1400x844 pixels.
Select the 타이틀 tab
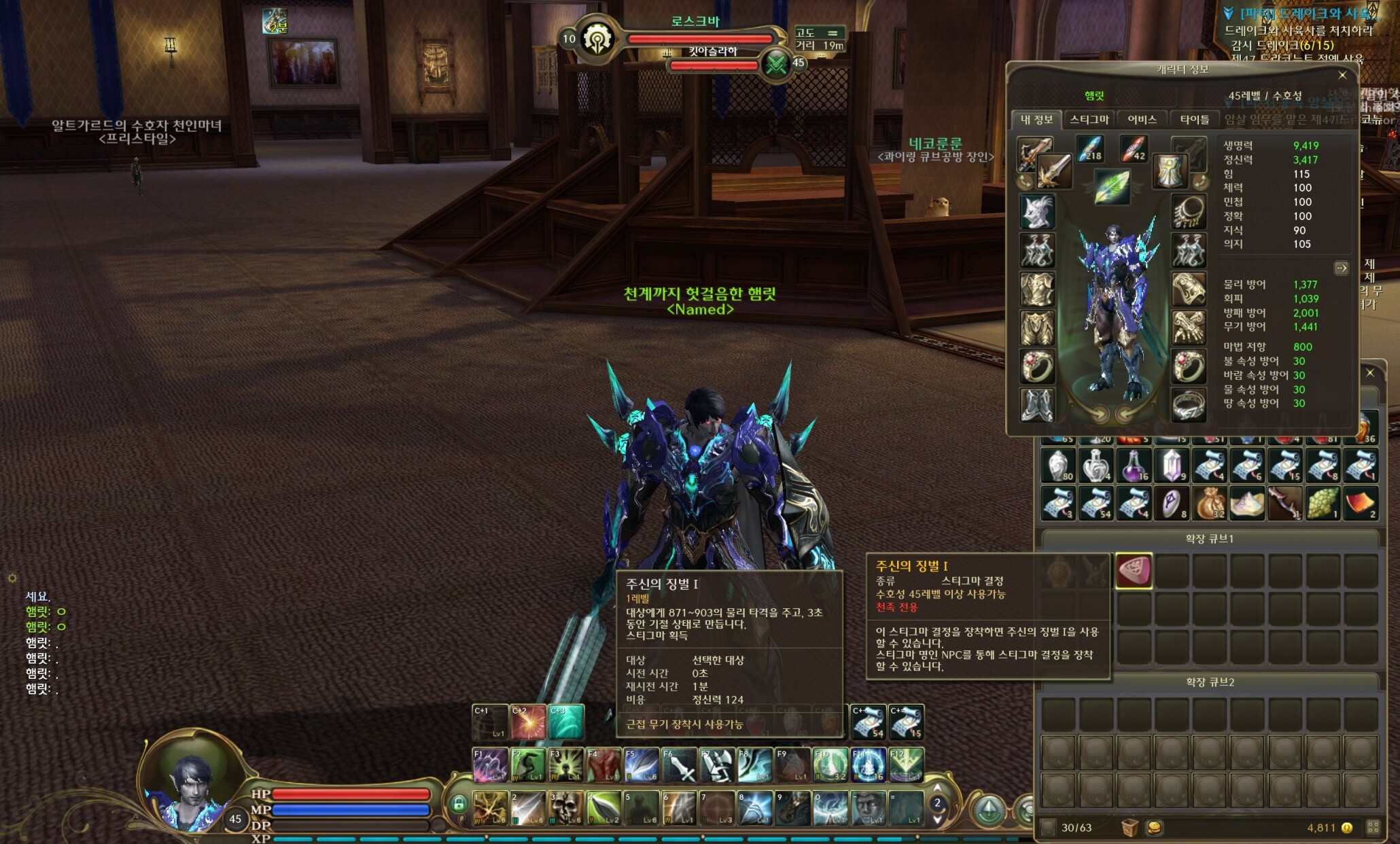coord(1194,120)
